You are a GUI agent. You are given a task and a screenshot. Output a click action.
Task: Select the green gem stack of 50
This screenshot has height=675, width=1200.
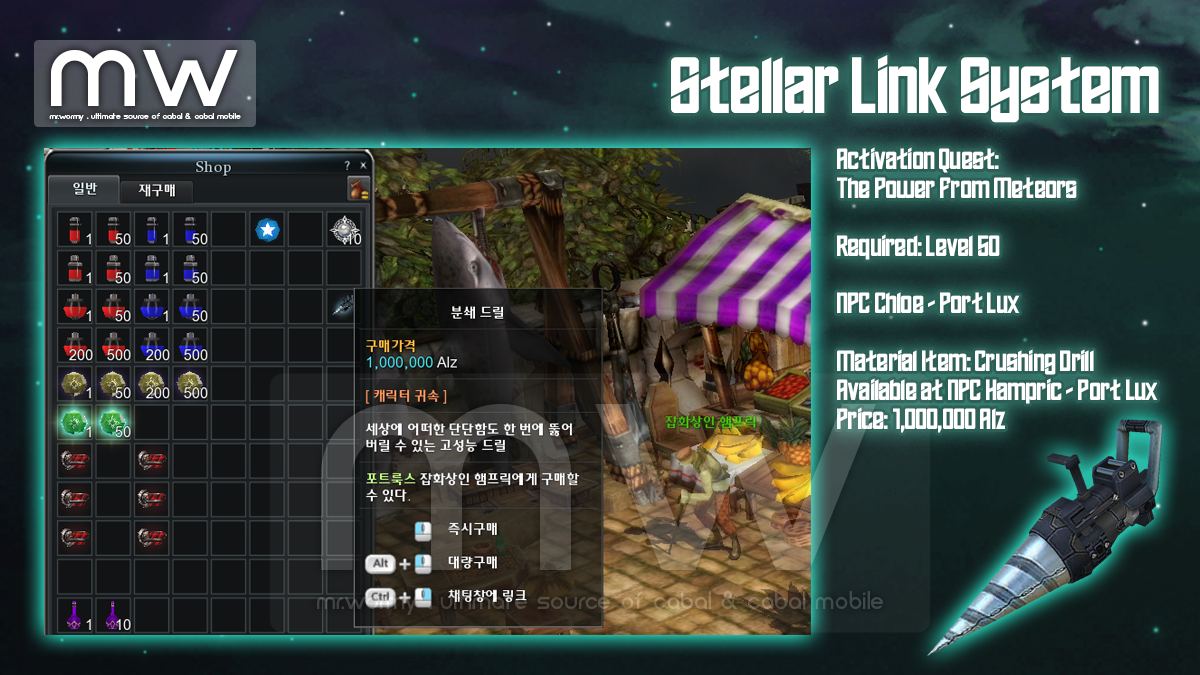tap(113, 423)
